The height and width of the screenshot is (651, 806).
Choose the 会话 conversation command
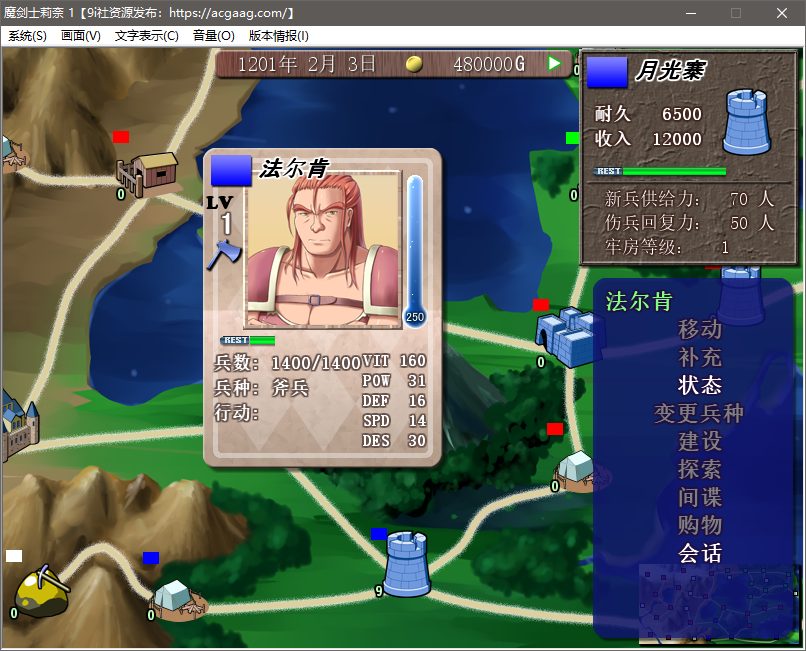pyautogui.click(x=700, y=553)
